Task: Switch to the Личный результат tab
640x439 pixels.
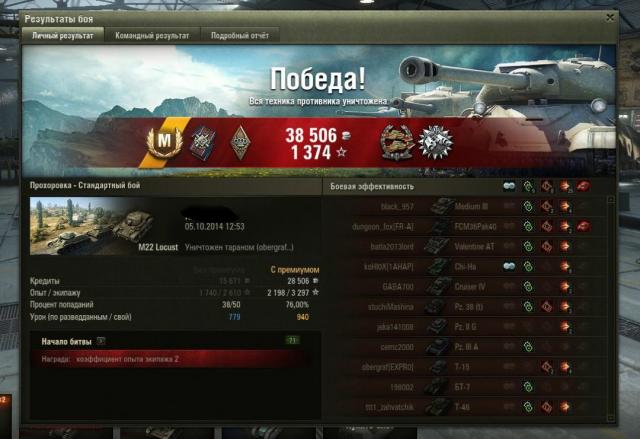Action: pyautogui.click(x=64, y=36)
